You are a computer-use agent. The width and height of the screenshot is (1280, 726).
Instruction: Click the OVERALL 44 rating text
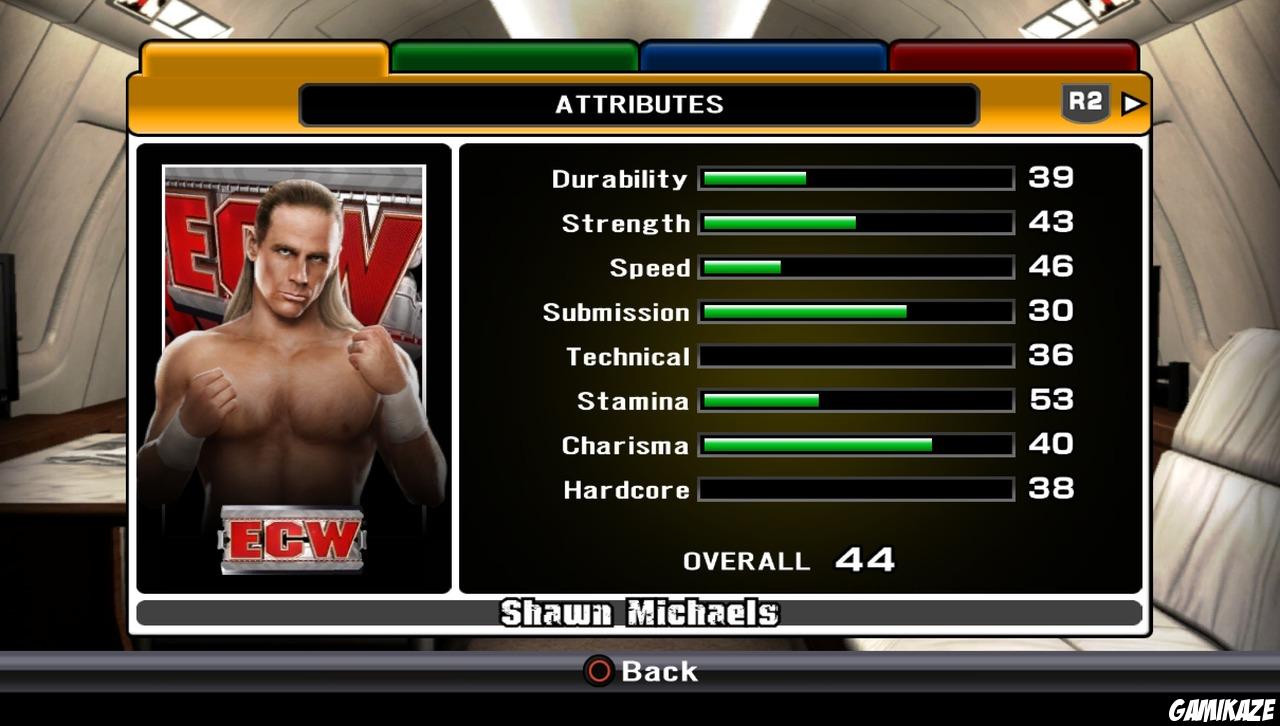click(787, 559)
